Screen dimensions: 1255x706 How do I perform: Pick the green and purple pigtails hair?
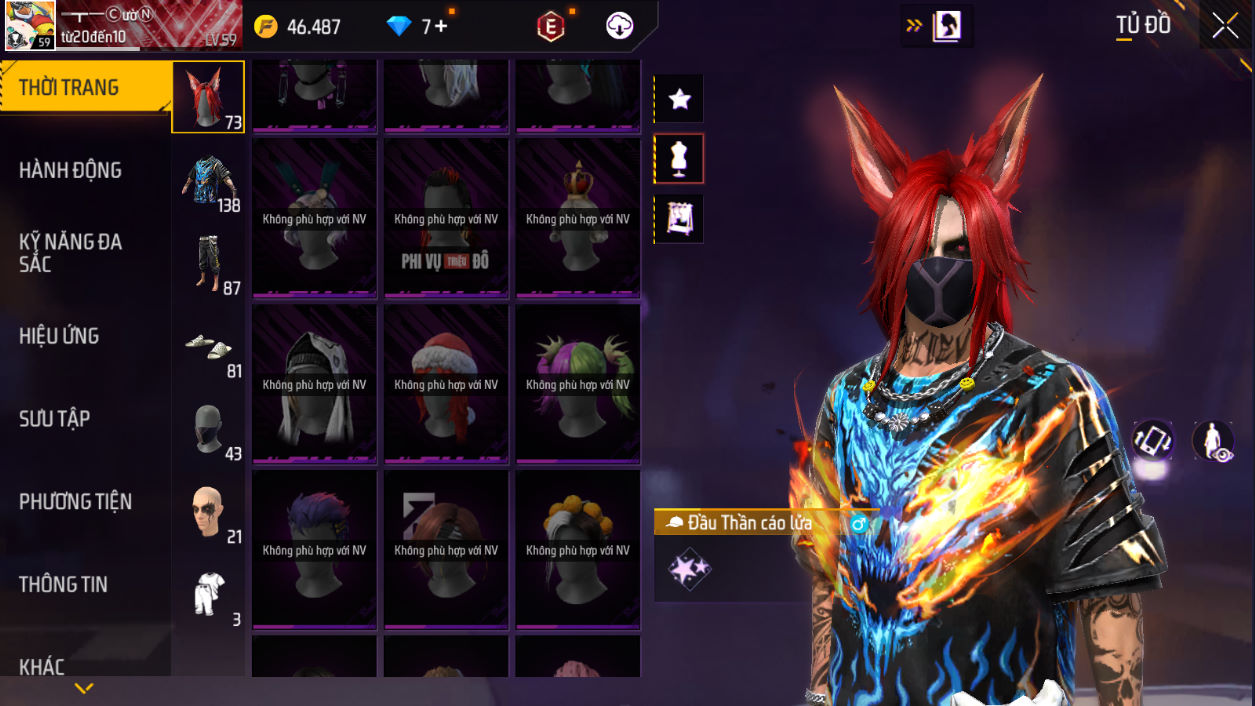578,384
